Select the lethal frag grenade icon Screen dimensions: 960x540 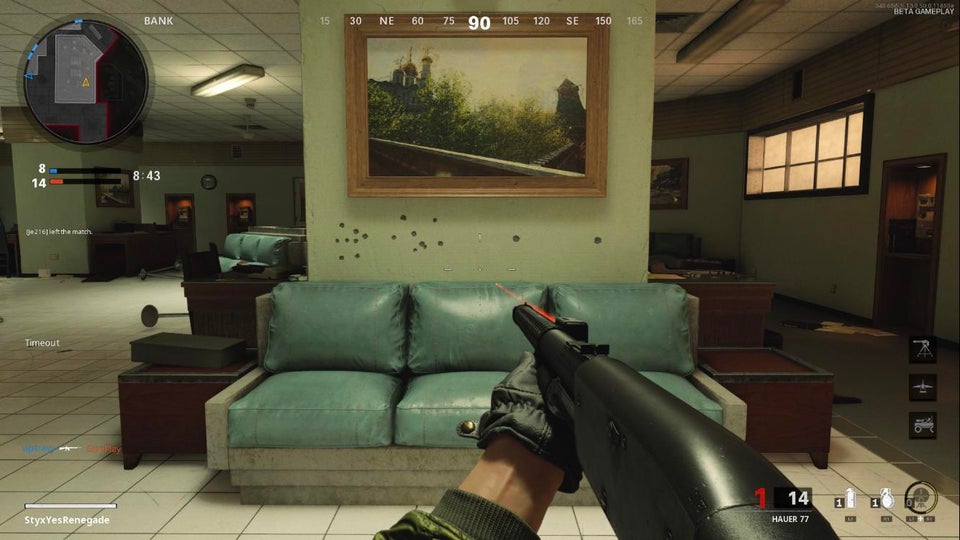click(886, 499)
